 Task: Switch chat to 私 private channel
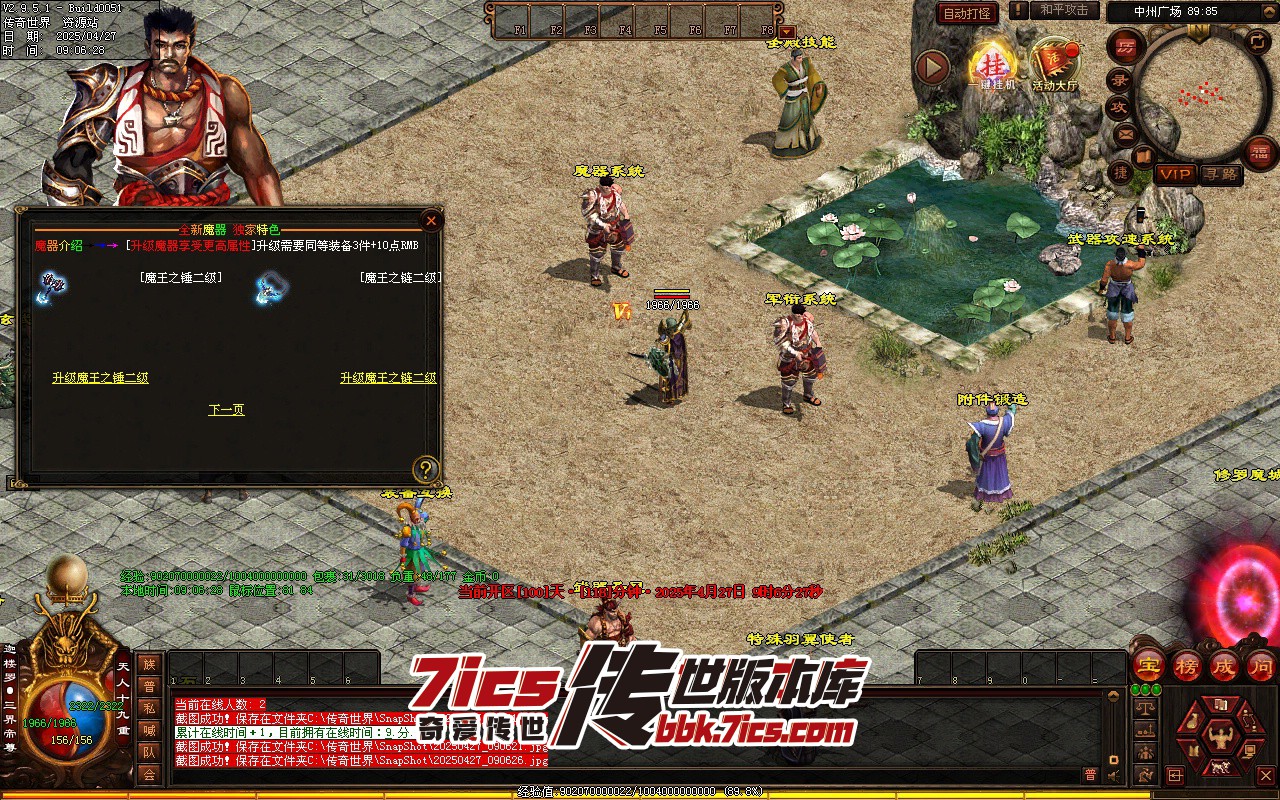tap(149, 708)
